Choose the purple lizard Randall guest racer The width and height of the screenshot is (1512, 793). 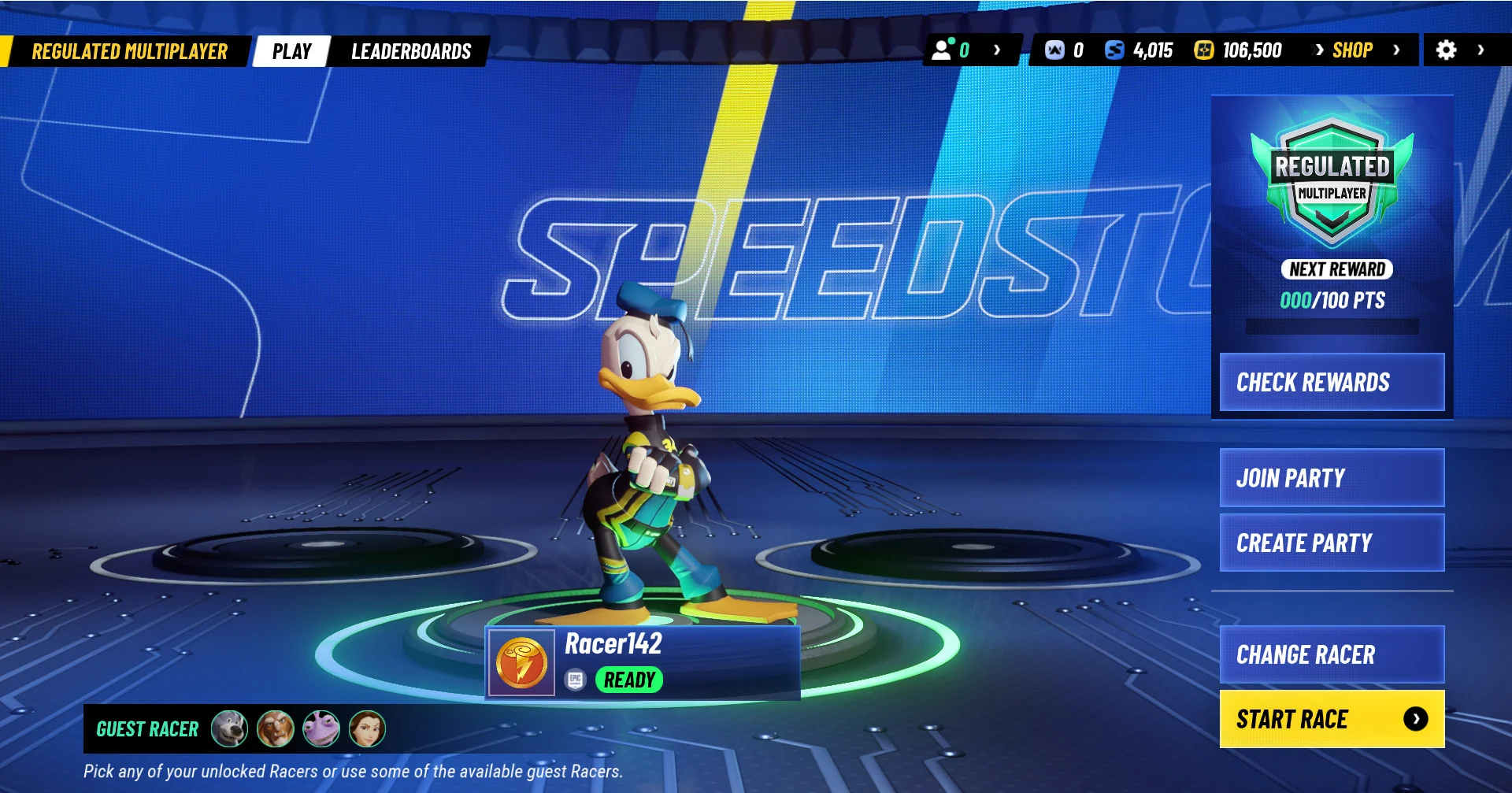click(321, 728)
